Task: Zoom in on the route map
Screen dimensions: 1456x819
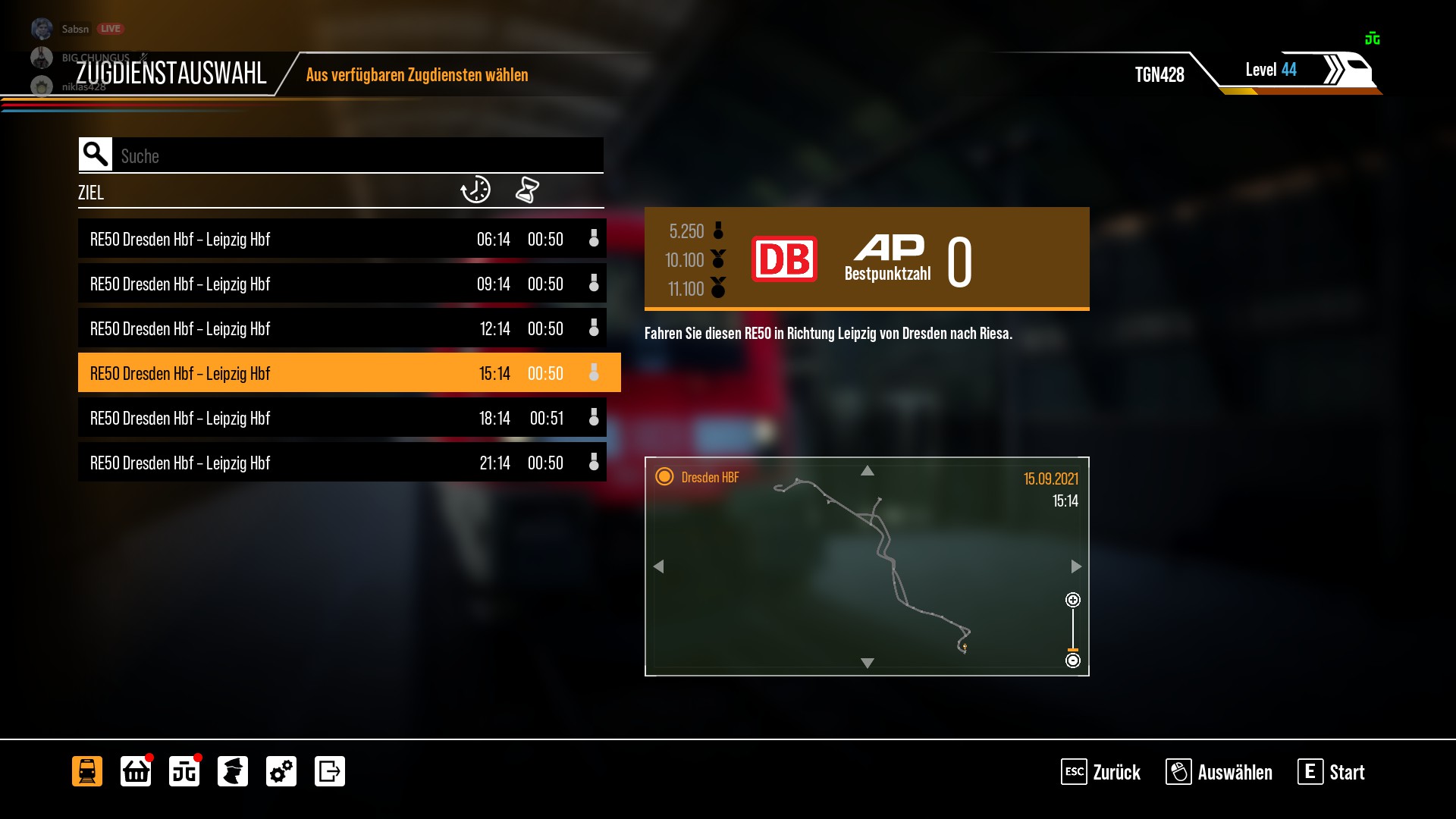Action: [x=1072, y=601]
